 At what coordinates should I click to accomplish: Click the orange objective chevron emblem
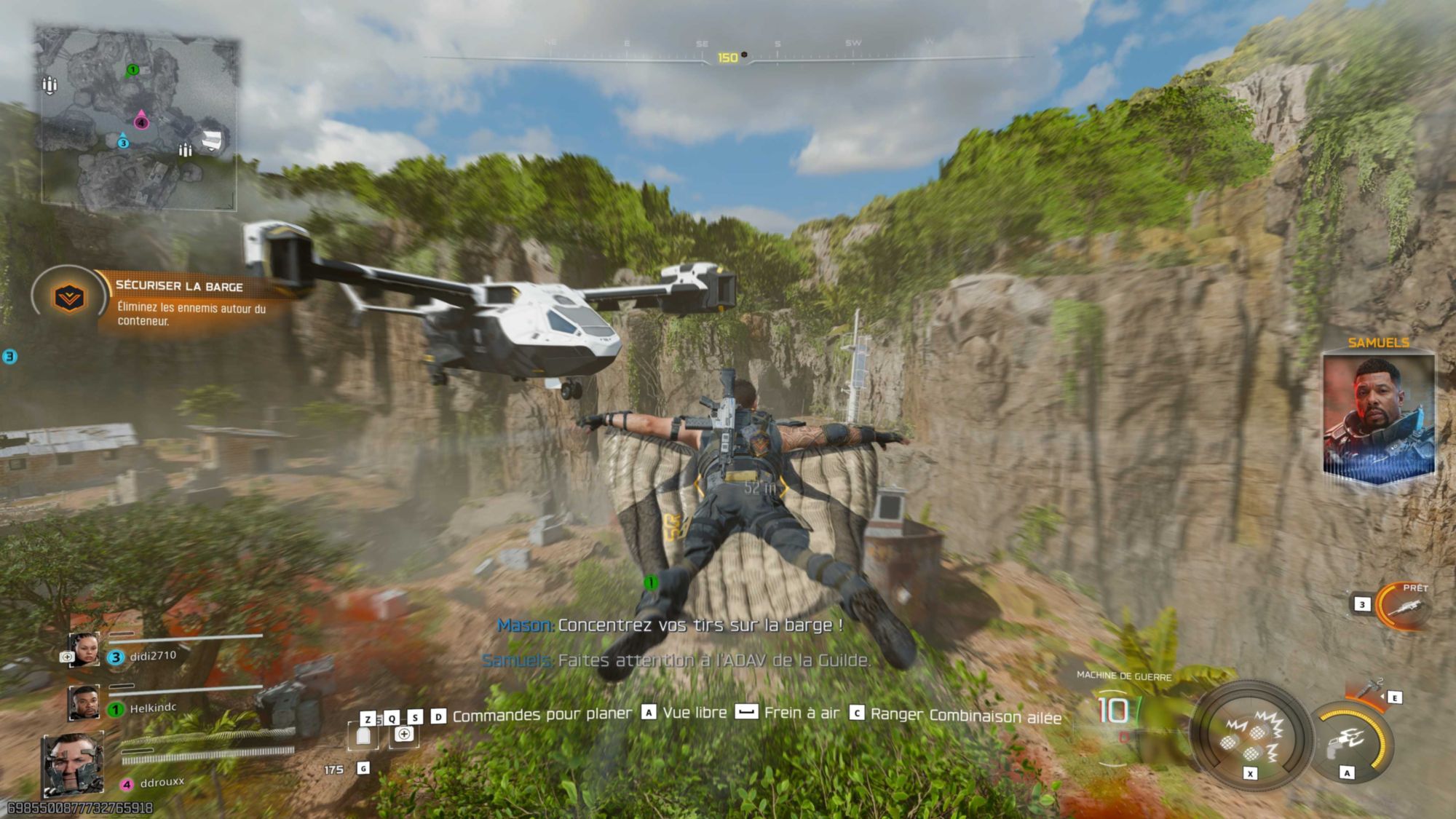click(x=69, y=298)
